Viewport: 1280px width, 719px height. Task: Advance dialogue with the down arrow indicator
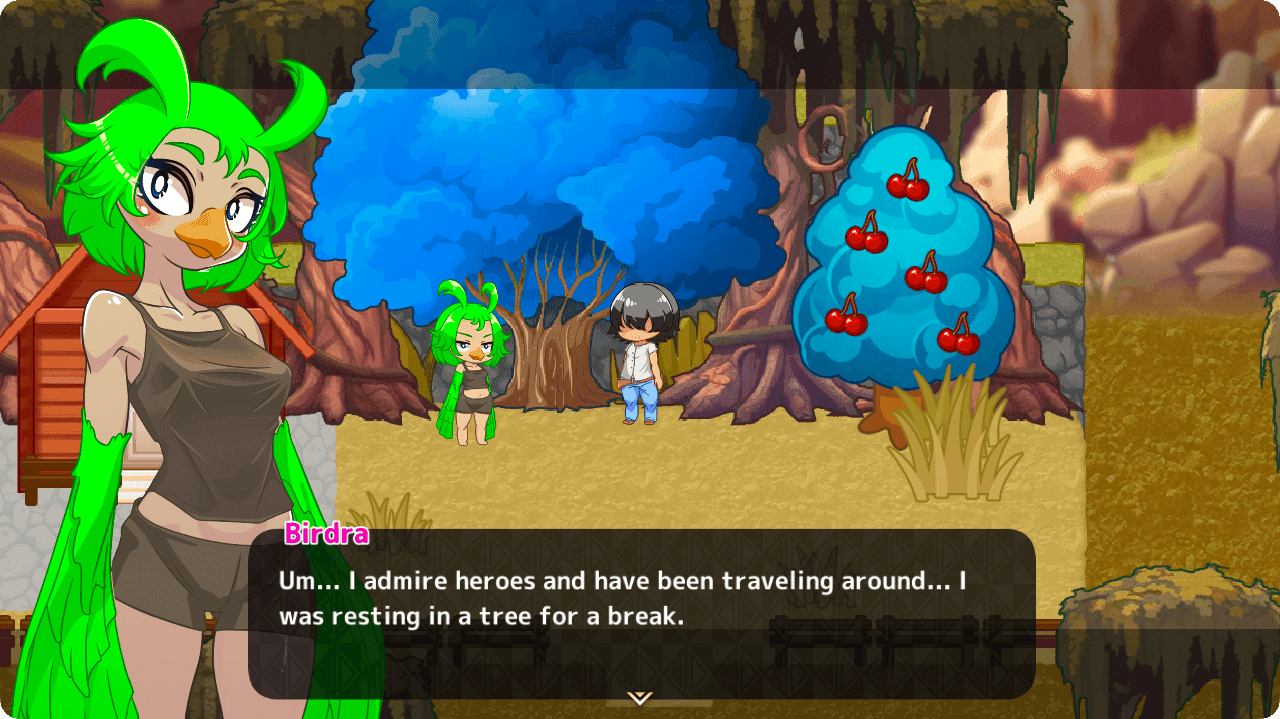coord(640,697)
